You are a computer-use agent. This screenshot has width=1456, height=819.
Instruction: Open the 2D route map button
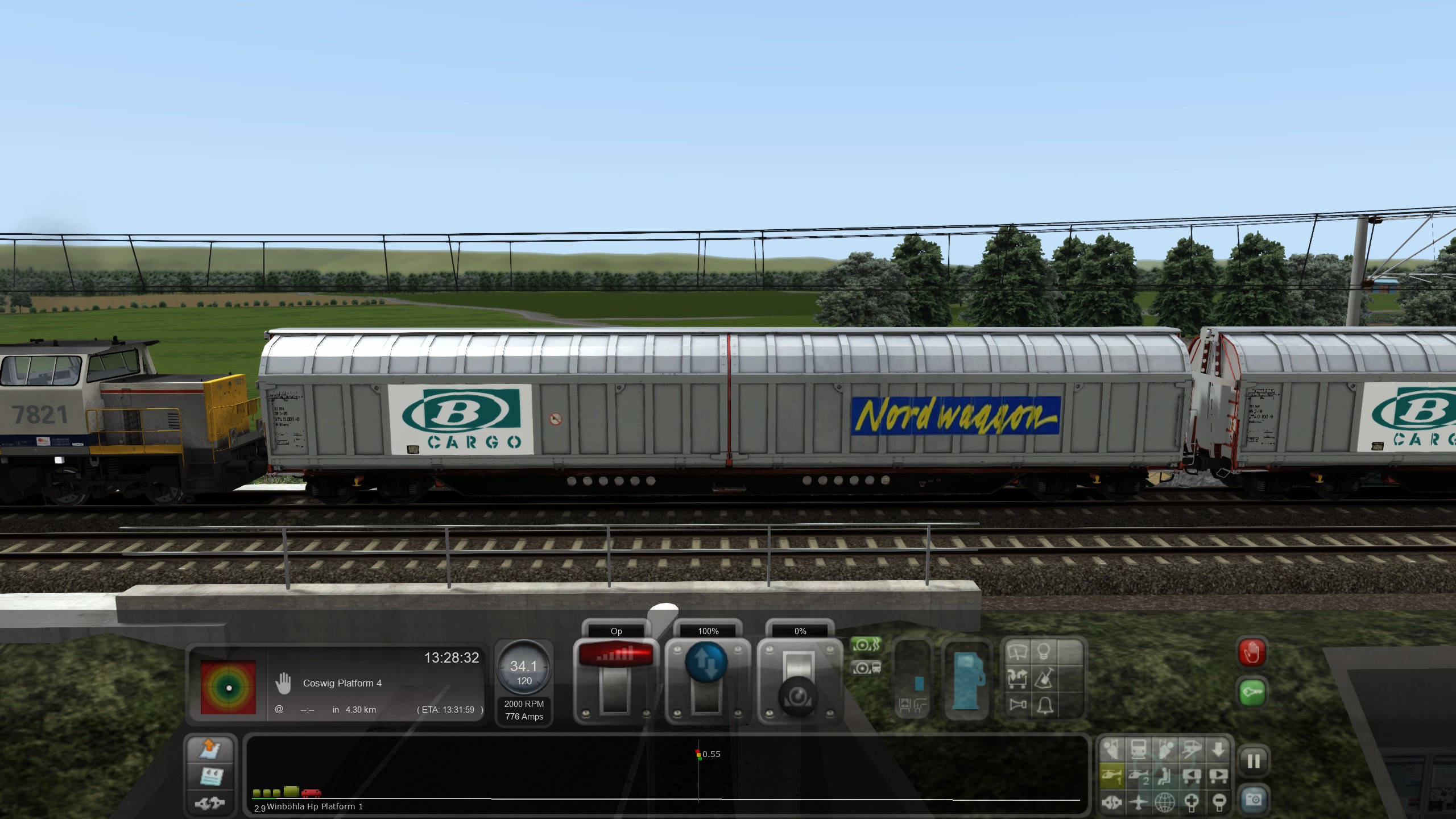click(x=209, y=750)
